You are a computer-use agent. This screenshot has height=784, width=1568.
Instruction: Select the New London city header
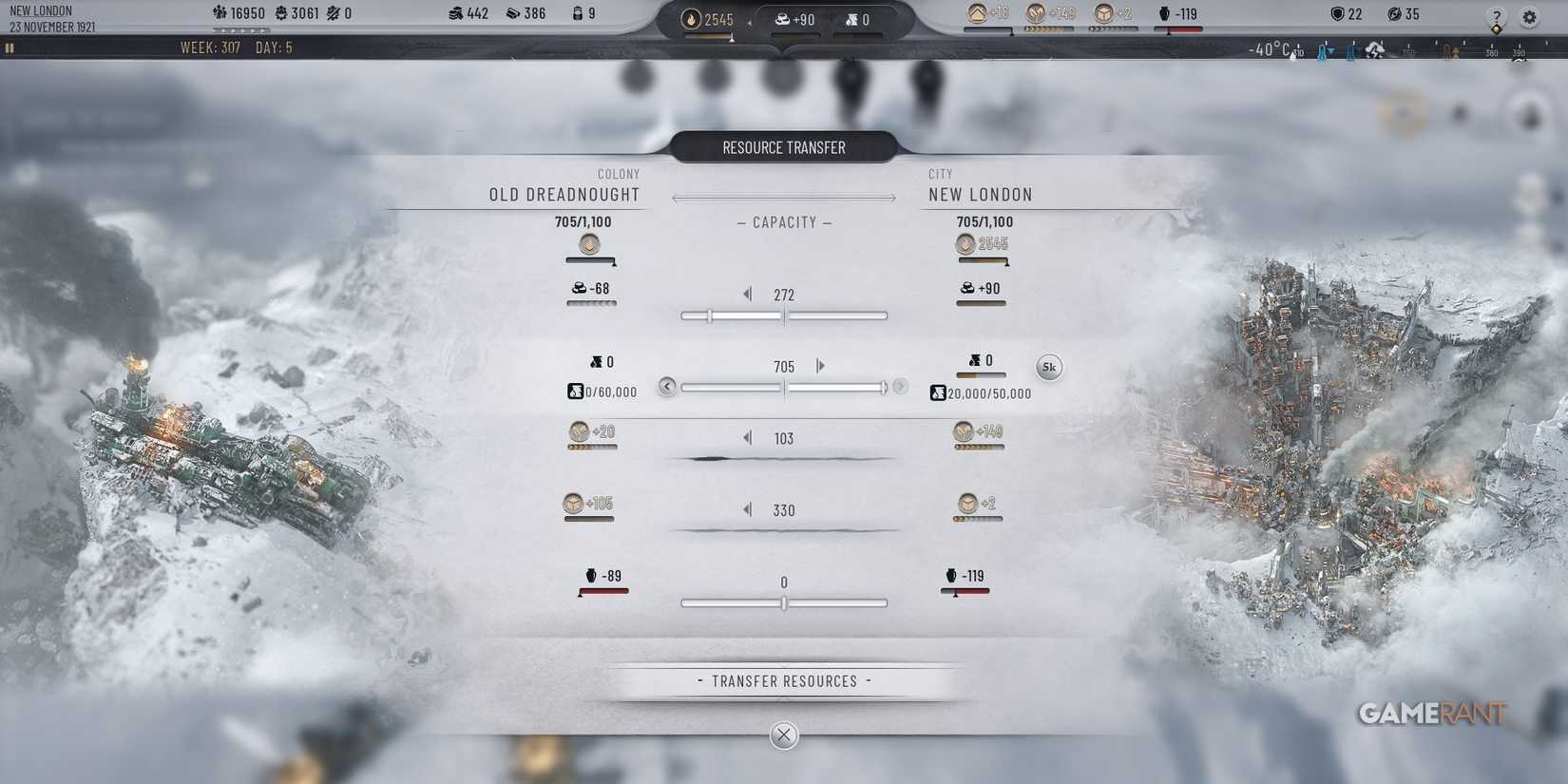pyautogui.click(x=983, y=194)
